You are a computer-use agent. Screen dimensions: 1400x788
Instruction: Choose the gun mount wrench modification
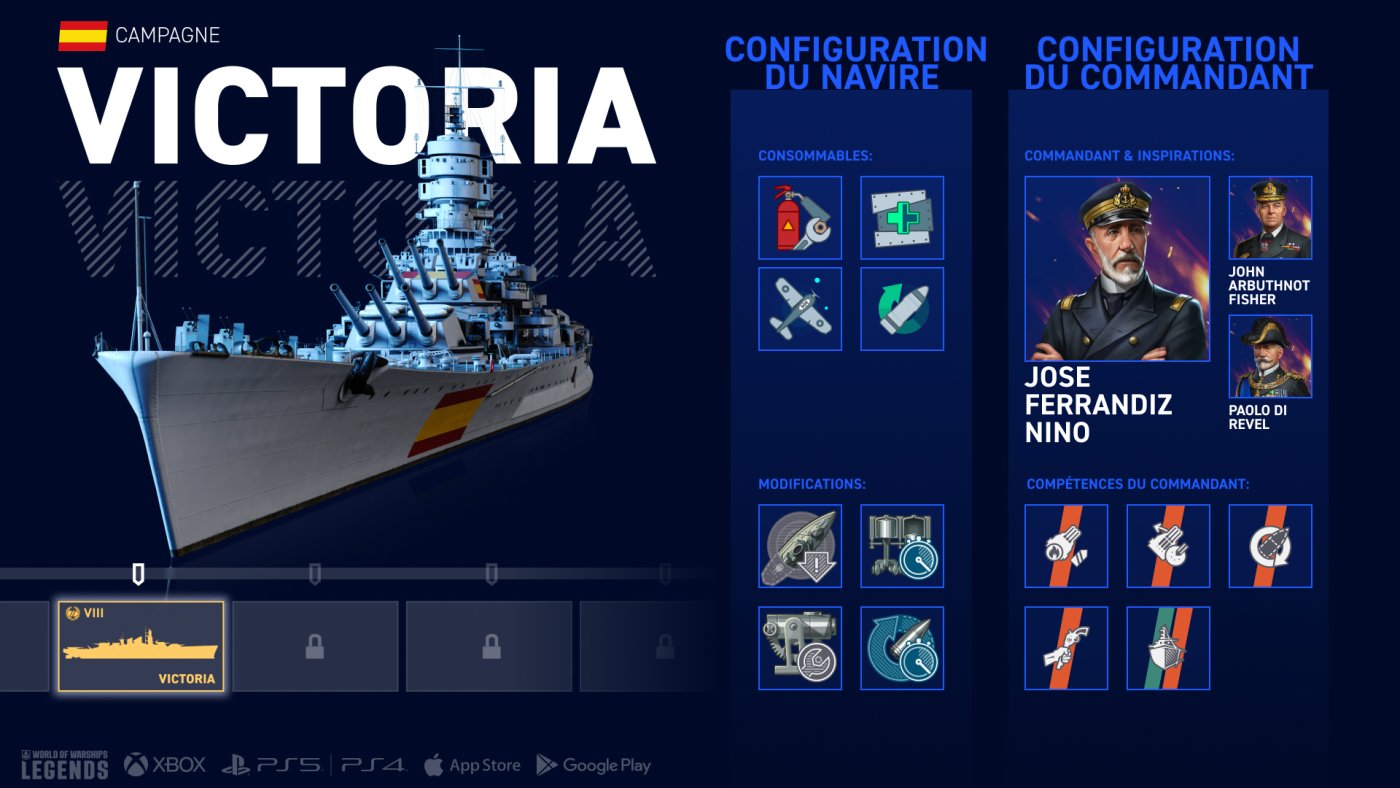click(x=800, y=648)
